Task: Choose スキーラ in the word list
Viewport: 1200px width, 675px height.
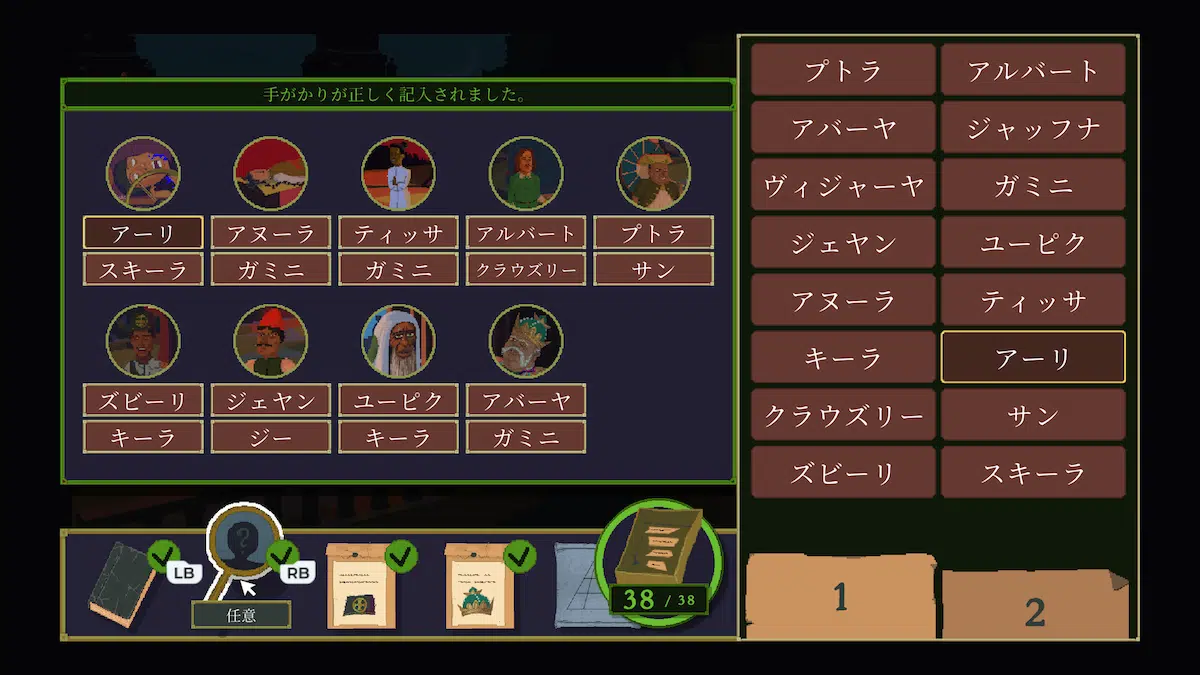Action: (1033, 473)
